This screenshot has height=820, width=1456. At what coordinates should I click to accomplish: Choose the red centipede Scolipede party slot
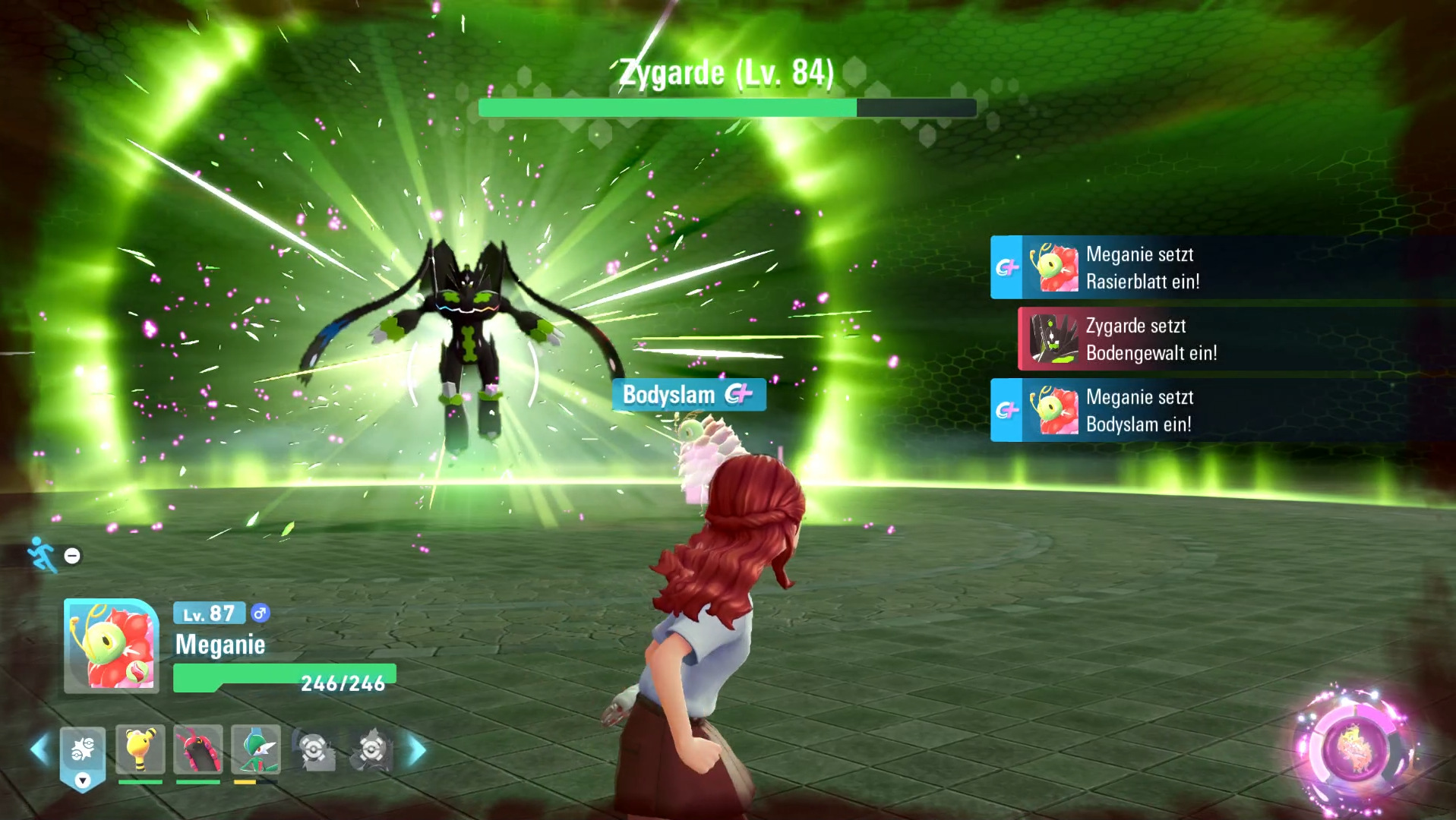point(198,749)
